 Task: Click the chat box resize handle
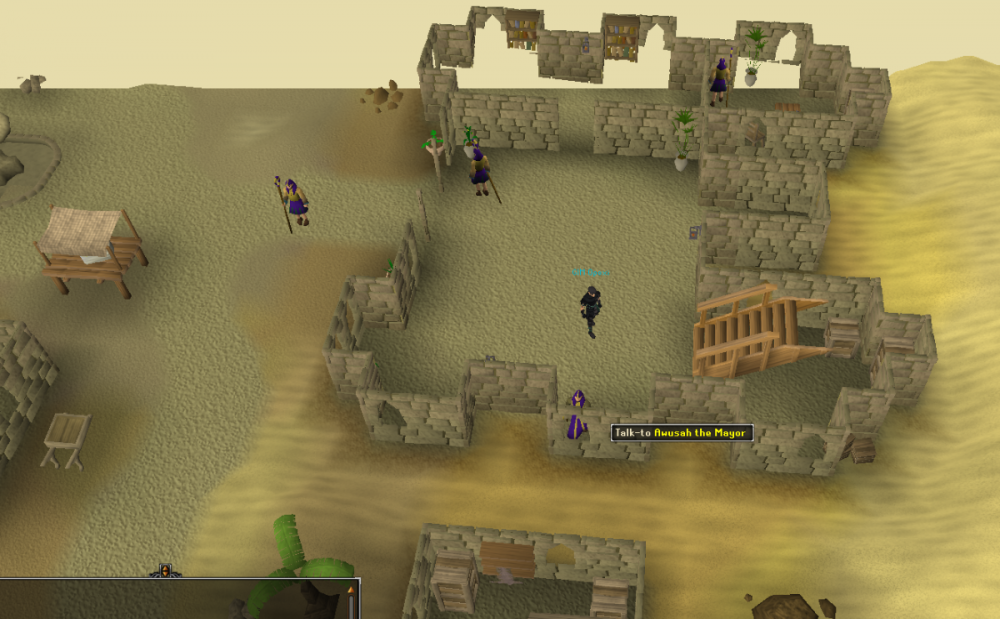[x=165, y=573]
